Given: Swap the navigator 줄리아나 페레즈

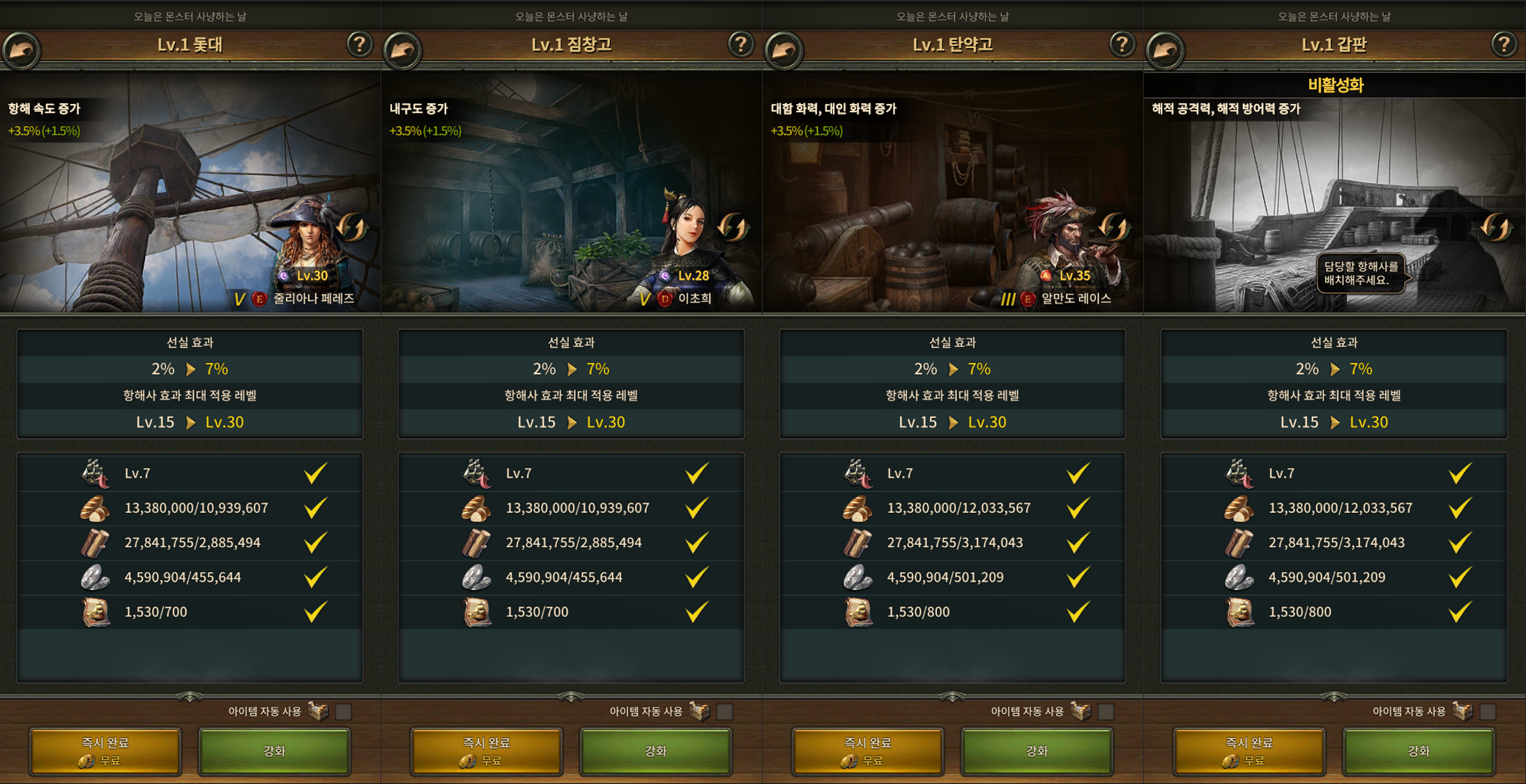Looking at the screenshot, I should (351, 227).
